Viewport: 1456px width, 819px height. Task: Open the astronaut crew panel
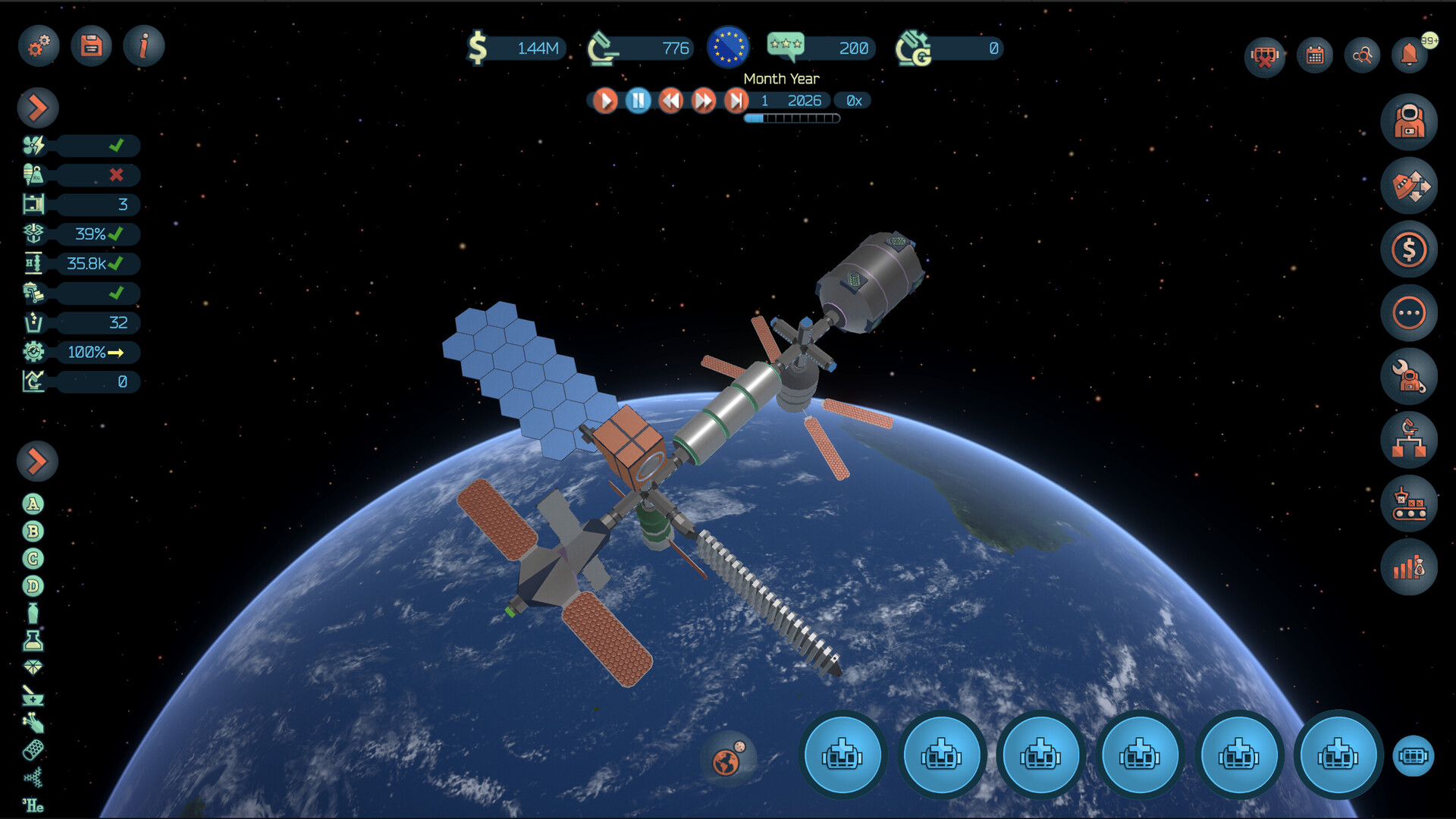pos(1409,122)
